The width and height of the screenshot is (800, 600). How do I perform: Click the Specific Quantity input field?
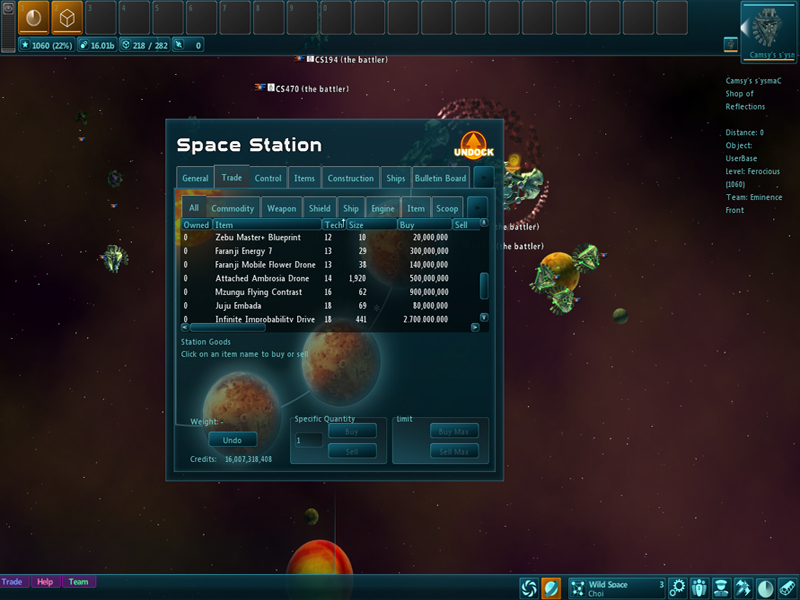click(x=309, y=440)
